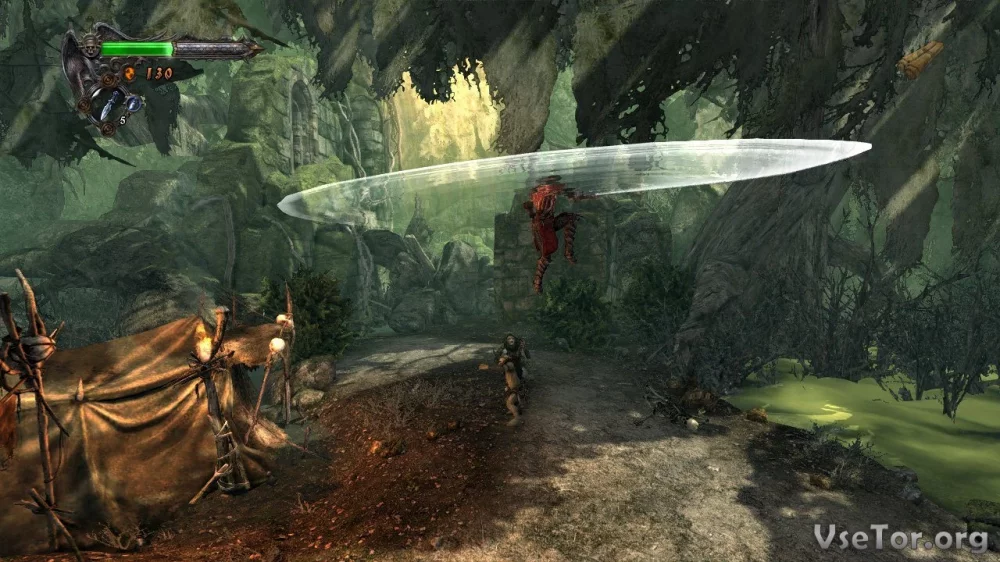Select the silver dagger sub-weapon icon
The image size is (1000, 562).
107,102
